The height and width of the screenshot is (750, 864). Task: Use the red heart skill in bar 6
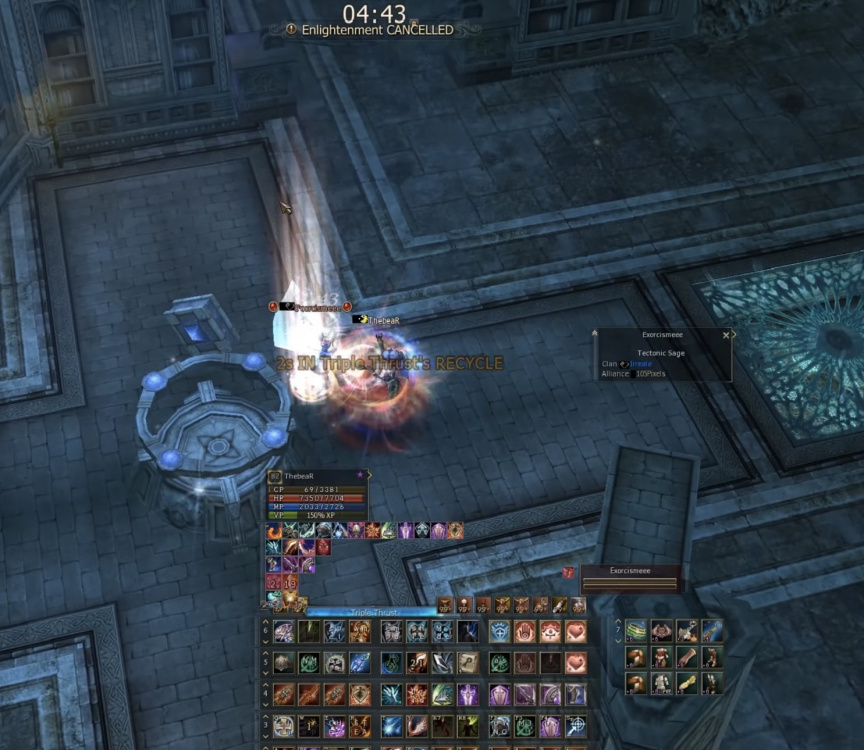pos(575,631)
